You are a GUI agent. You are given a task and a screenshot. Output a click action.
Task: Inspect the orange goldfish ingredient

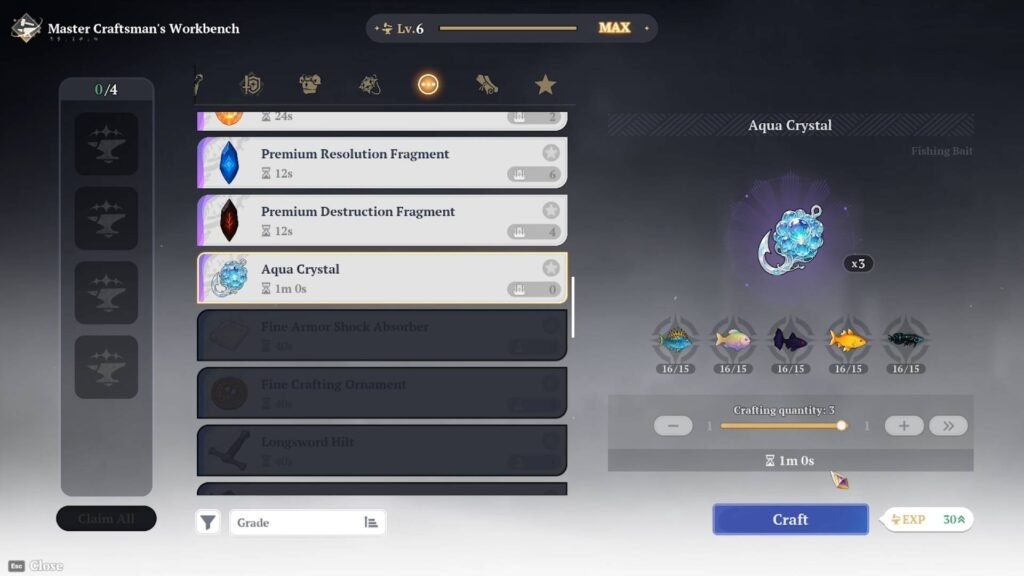point(848,340)
